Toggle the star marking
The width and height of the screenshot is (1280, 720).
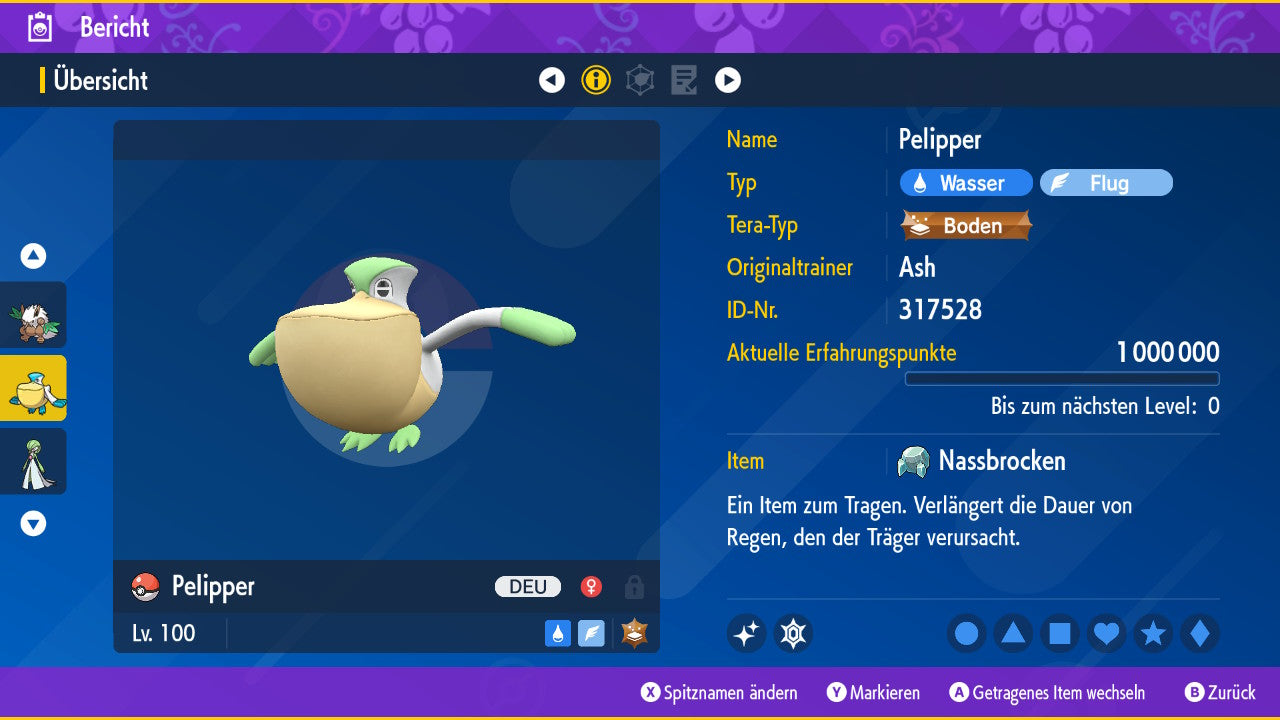tap(1153, 633)
